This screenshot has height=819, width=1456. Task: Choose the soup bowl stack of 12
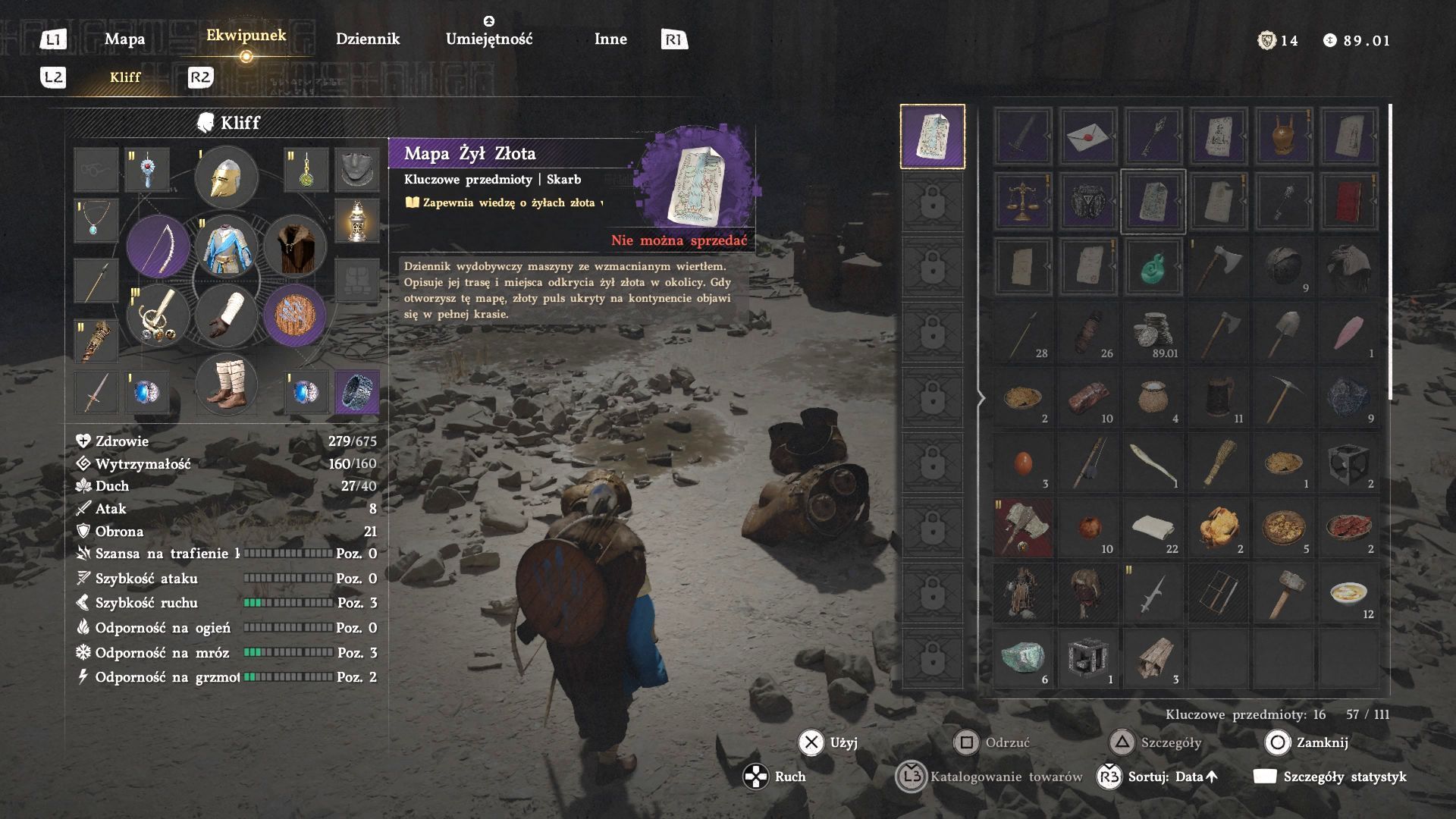[1349, 593]
